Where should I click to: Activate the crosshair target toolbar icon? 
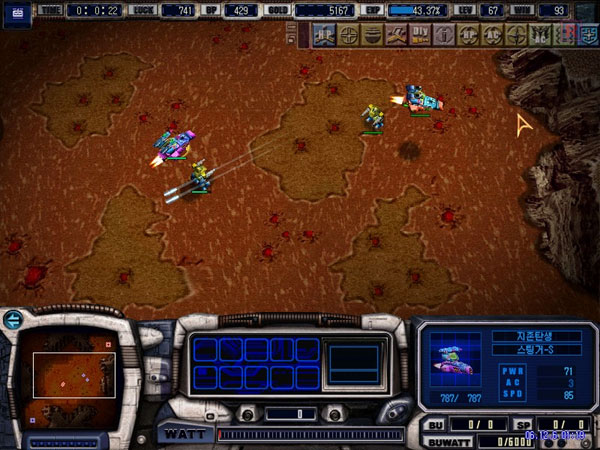[x=345, y=34]
